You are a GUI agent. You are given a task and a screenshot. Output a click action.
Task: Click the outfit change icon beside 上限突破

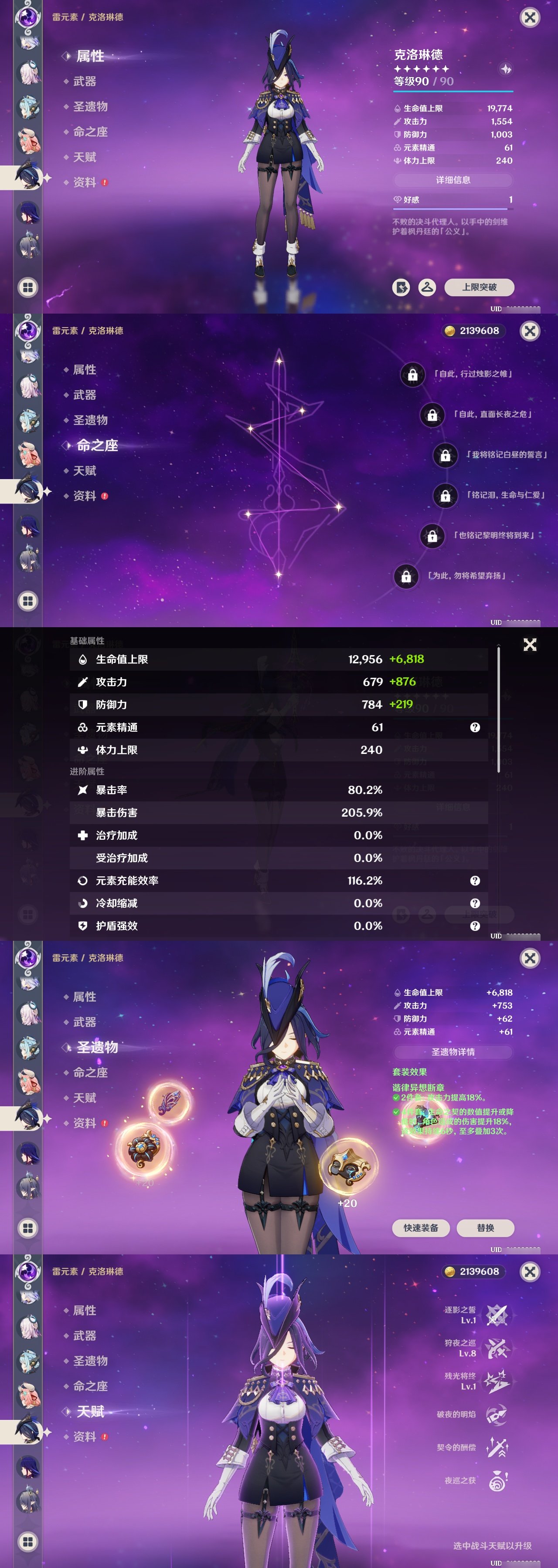click(428, 288)
